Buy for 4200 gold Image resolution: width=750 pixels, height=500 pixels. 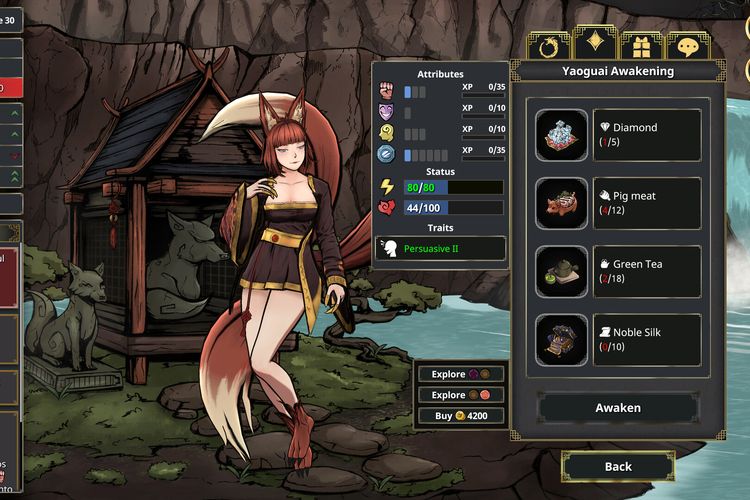(460, 415)
